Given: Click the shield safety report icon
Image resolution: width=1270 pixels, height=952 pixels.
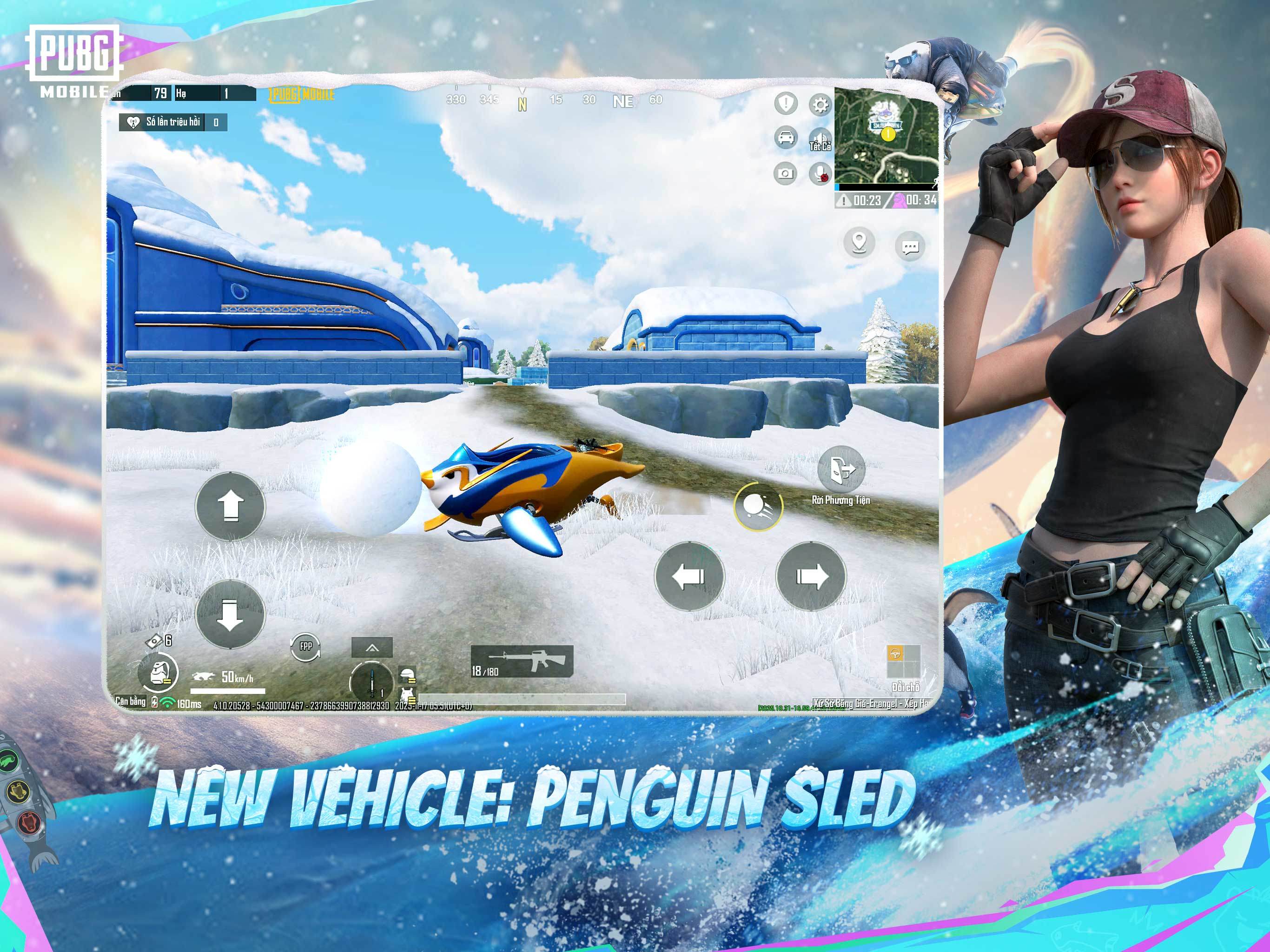Looking at the screenshot, I should coord(786,104).
